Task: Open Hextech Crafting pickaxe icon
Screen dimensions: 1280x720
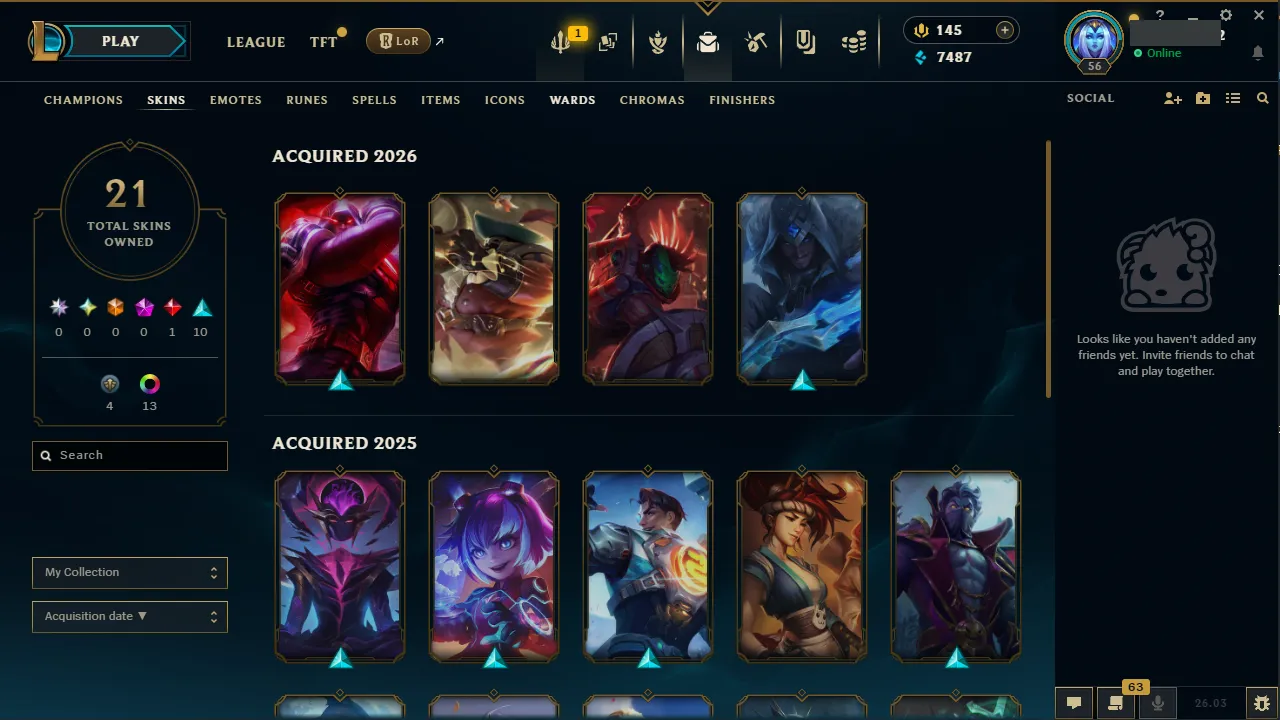Action: coord(756,42)
